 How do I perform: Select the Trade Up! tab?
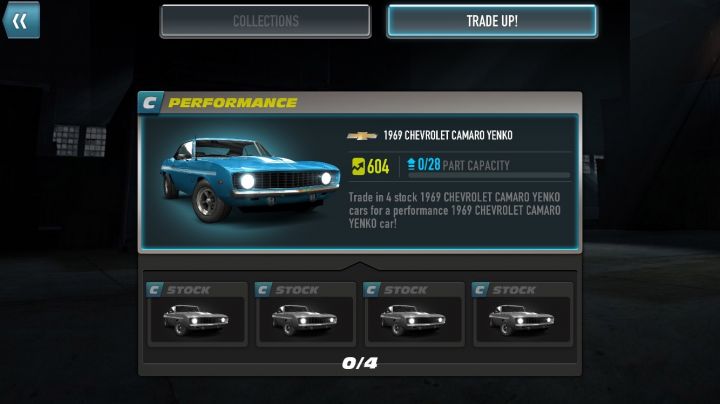[491, 21]
